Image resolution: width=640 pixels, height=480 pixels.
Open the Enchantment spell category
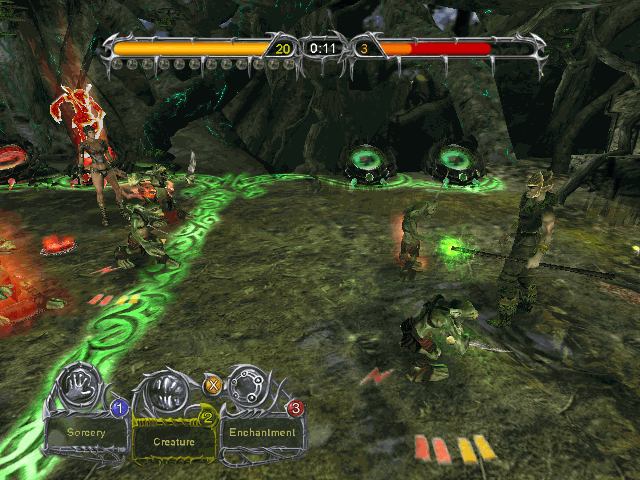(x=262, y=433)
